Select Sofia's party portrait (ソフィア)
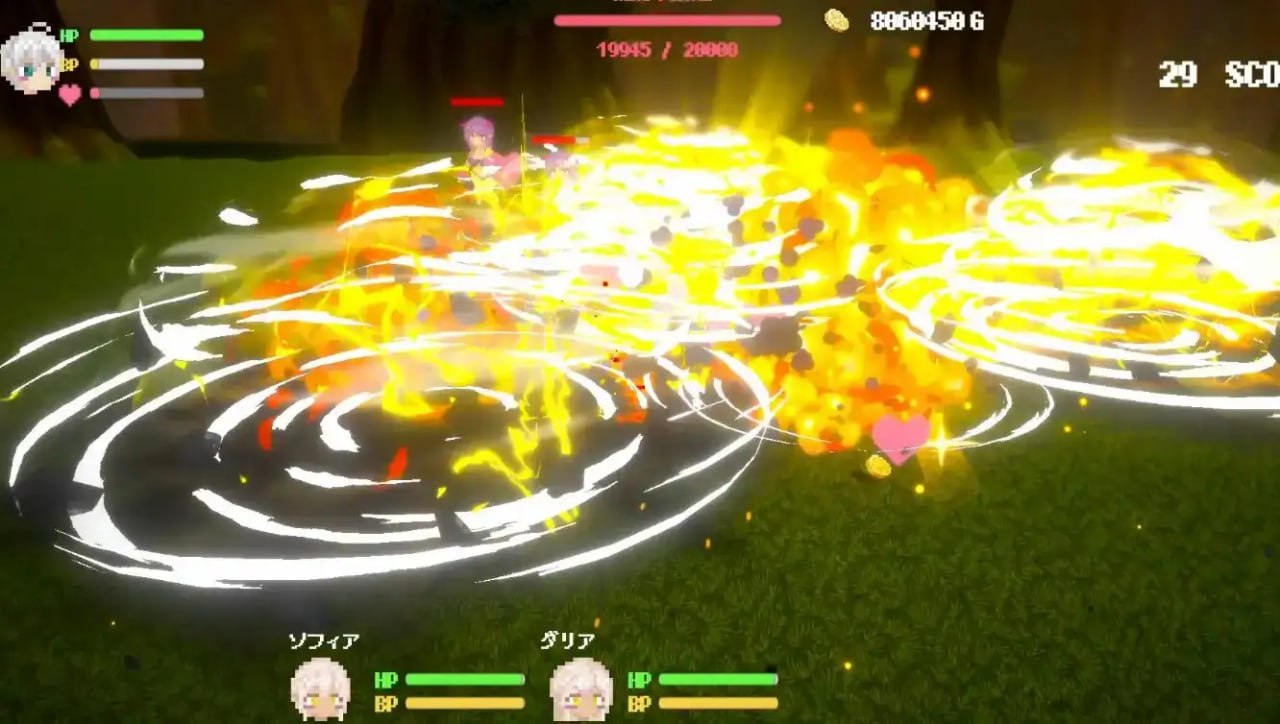Viewport: 1280px width, 724px height. click(x=320, y=688)
